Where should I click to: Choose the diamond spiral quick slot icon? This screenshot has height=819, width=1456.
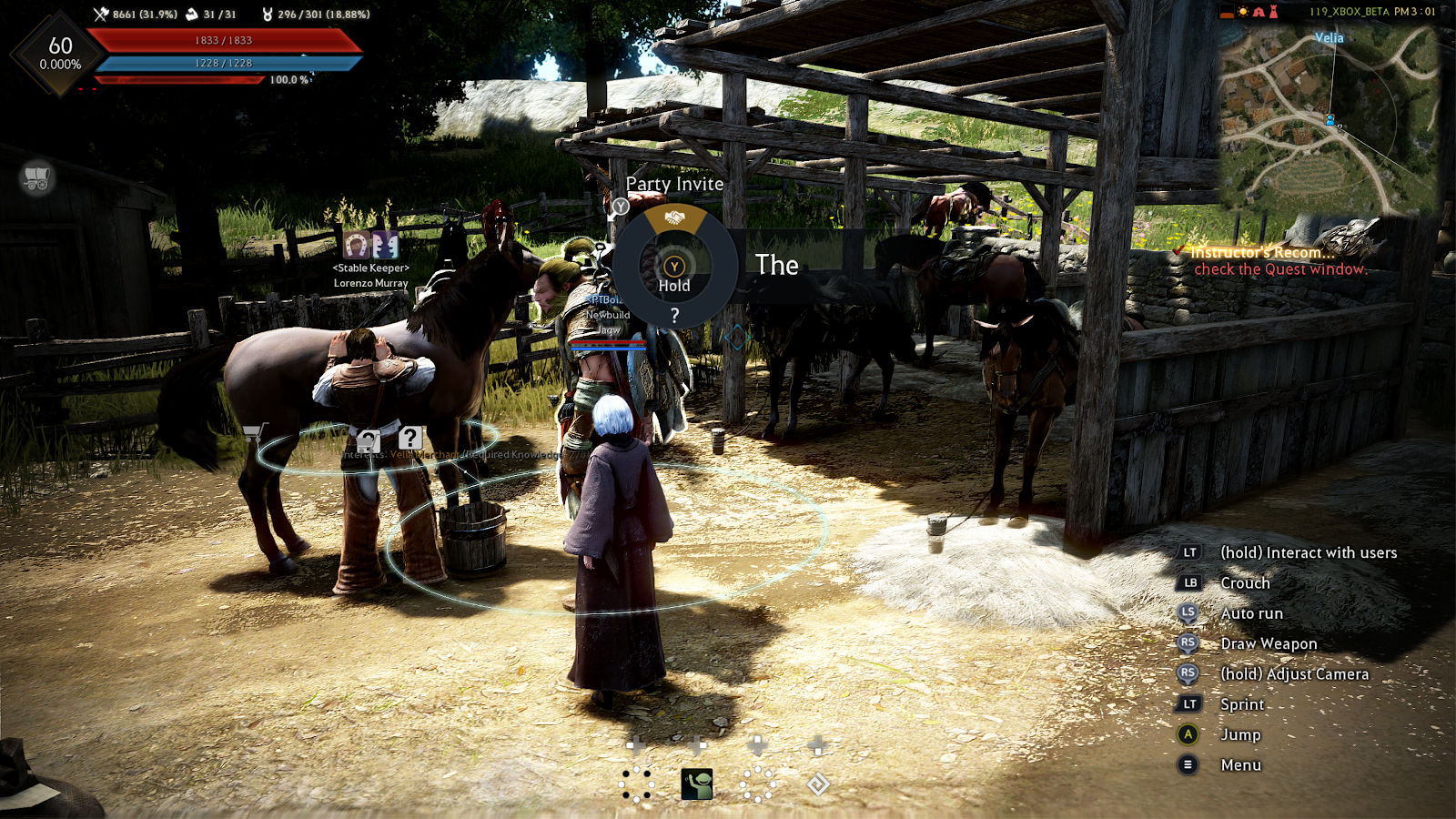(818, 784)
